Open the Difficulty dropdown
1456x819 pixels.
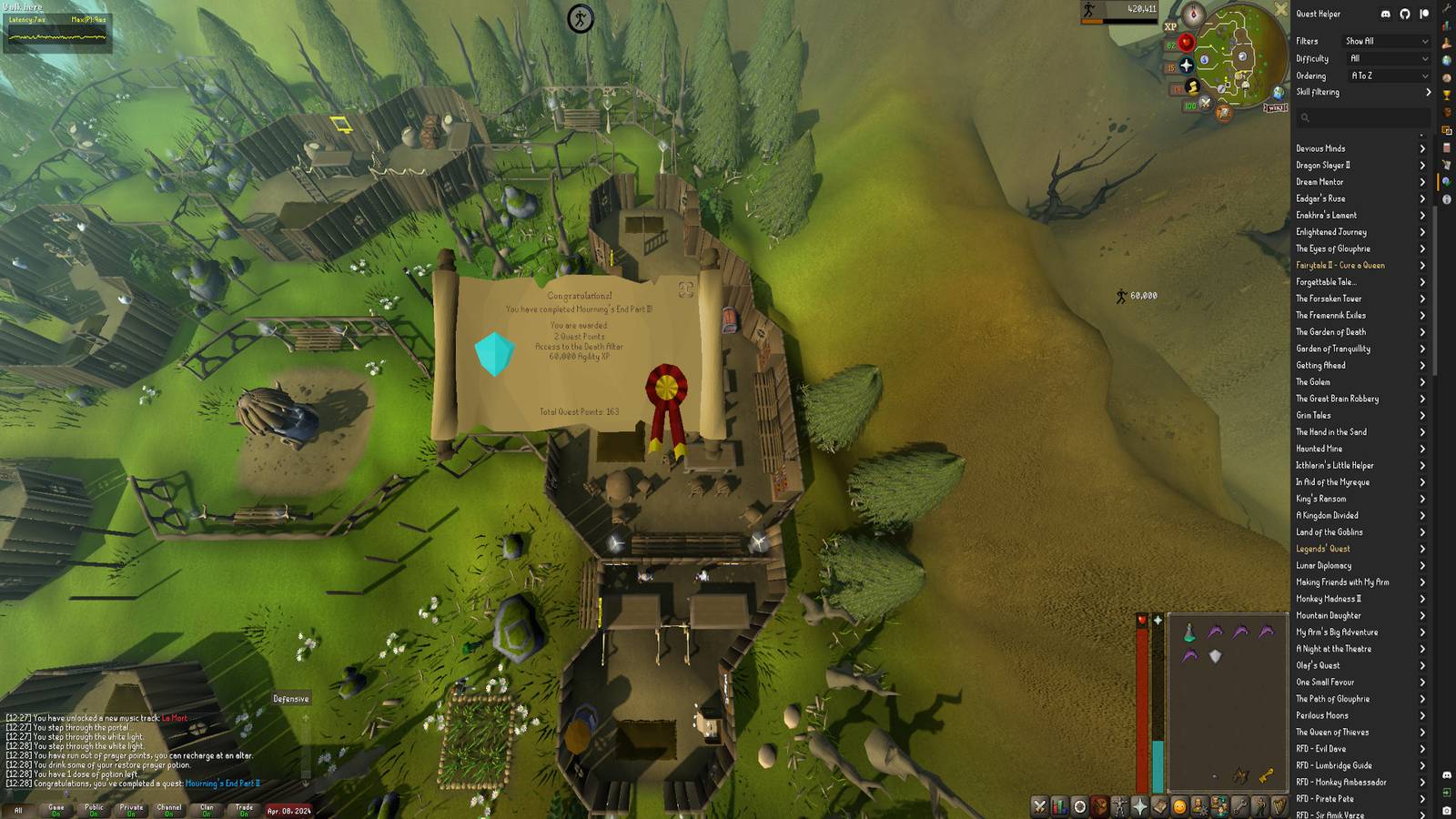point(1386,58)
